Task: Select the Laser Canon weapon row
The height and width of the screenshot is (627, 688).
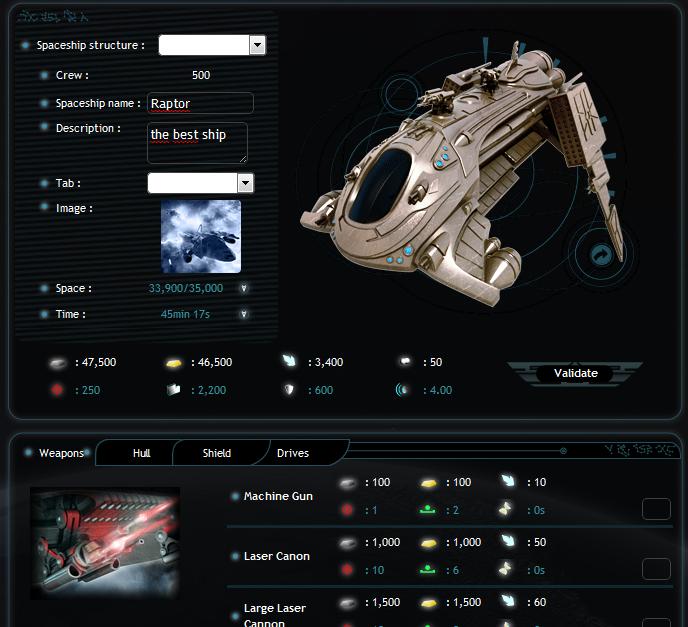Action: pos(277,556)
